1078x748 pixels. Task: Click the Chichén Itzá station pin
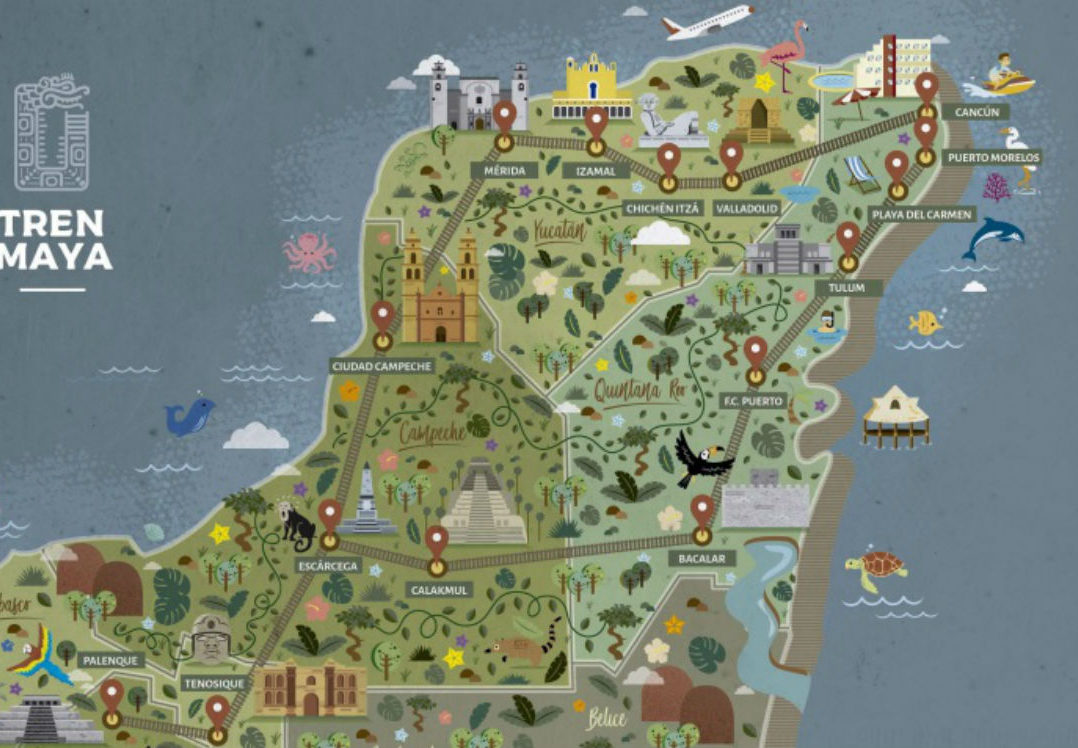pyautogui.click(x=668, y=160)
